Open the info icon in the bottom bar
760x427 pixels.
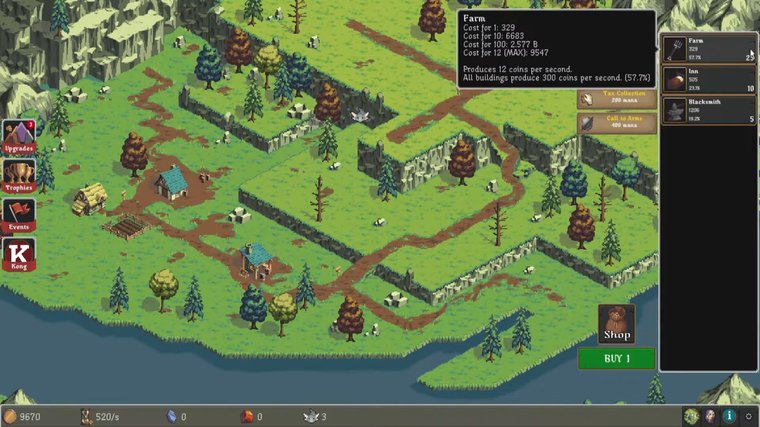pos(730,416)
